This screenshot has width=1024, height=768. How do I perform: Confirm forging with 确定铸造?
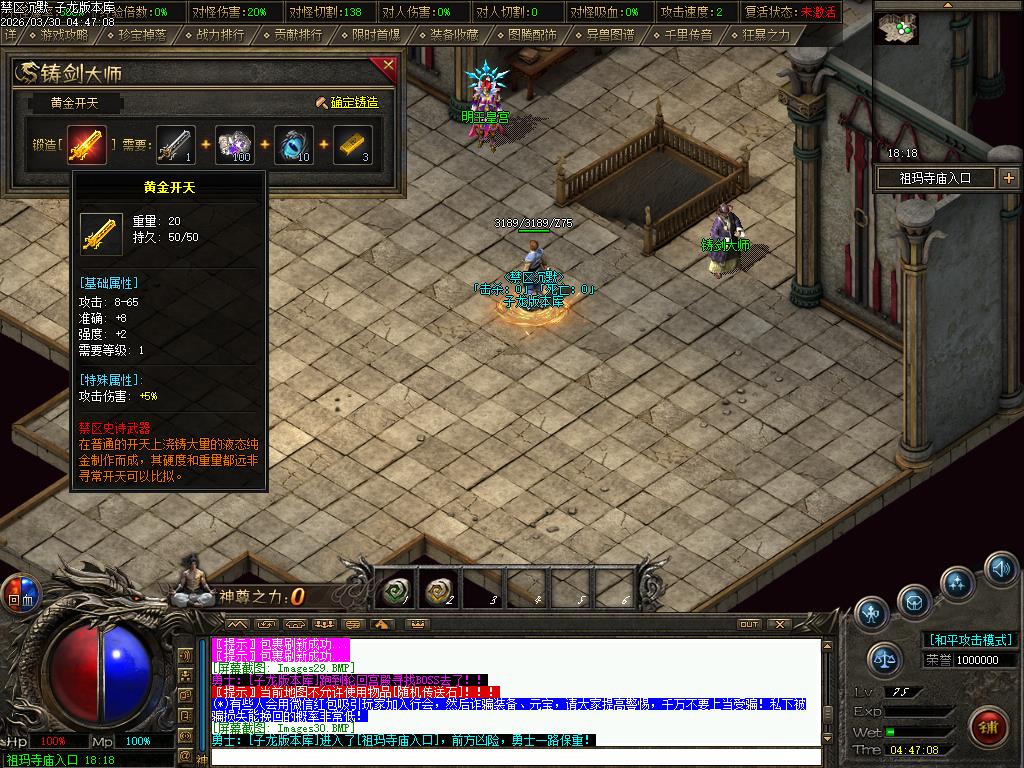347,102
